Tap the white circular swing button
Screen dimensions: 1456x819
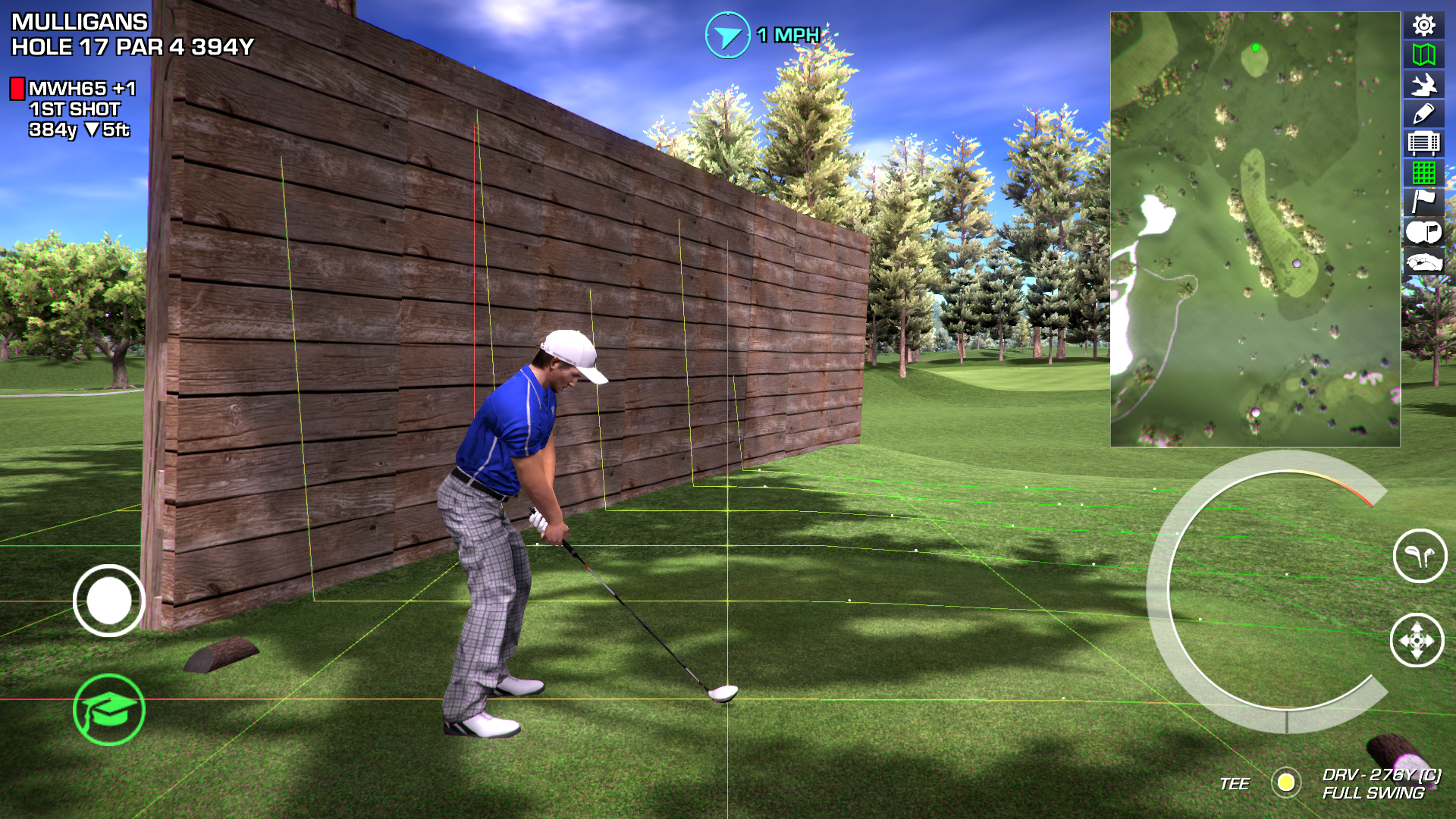coord(109,601)
